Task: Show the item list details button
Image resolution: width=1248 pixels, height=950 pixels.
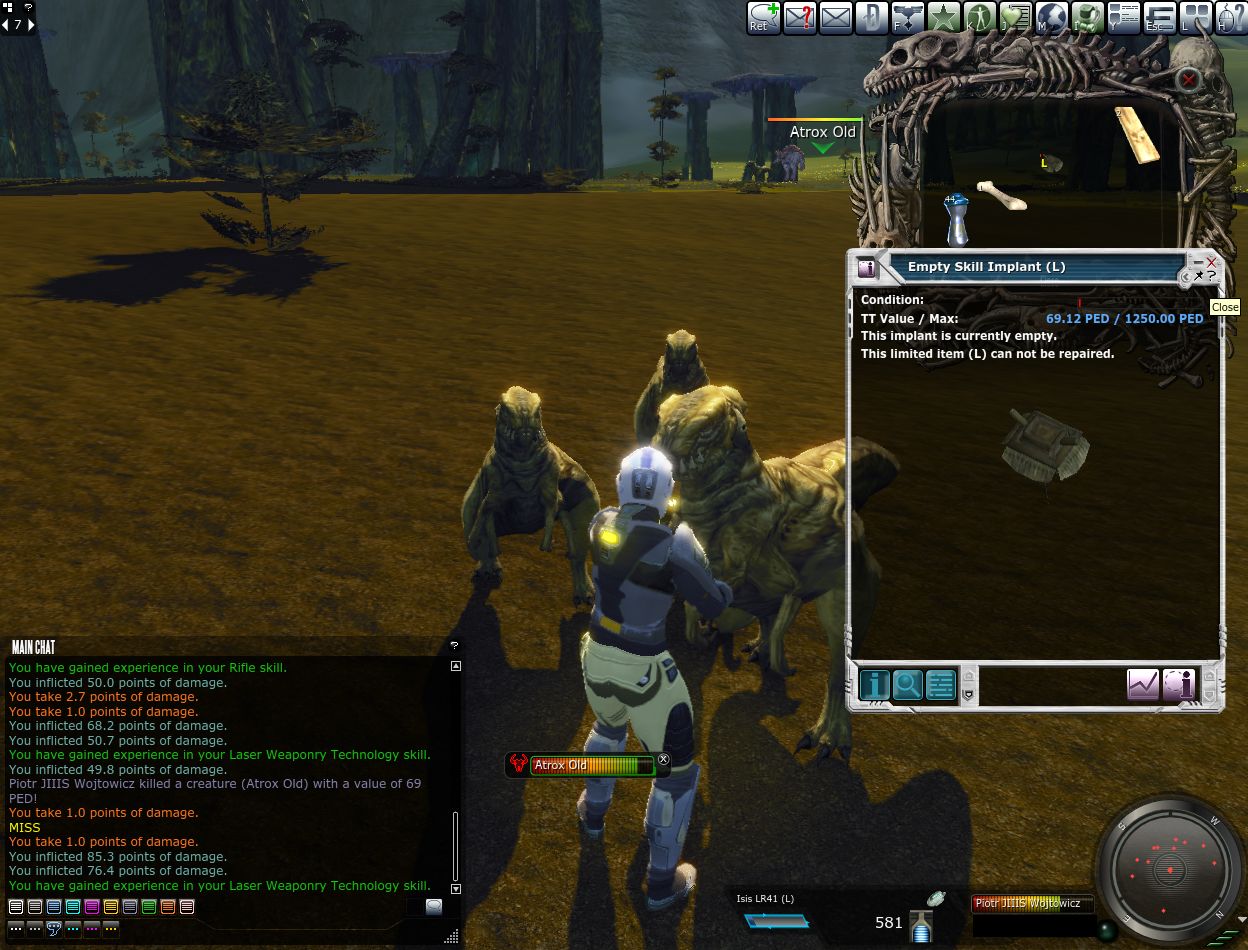Action: pos(940,684)
